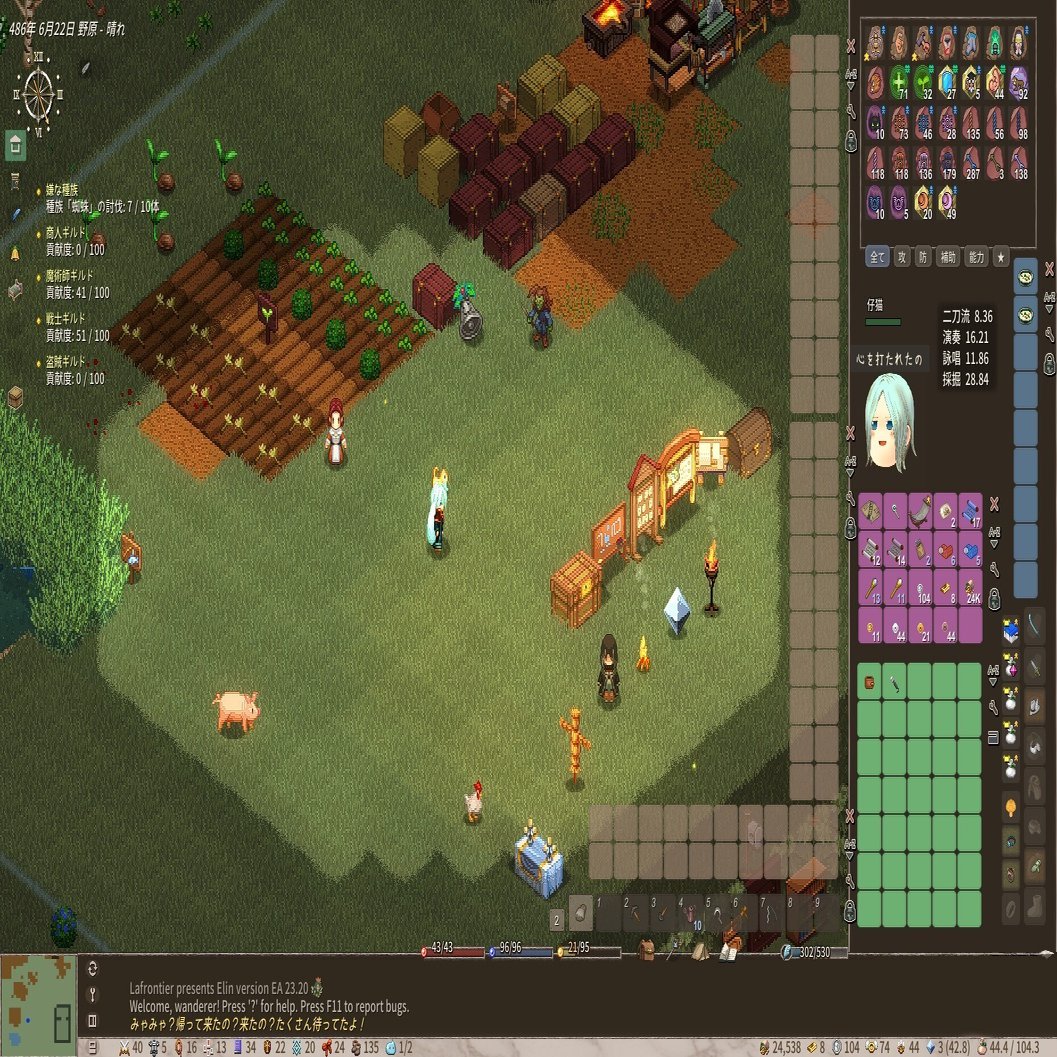The height and width of the screenshot is (1057, 1057).
Task: Pick the blue scroll stack of 17
Action: (970, 509)
